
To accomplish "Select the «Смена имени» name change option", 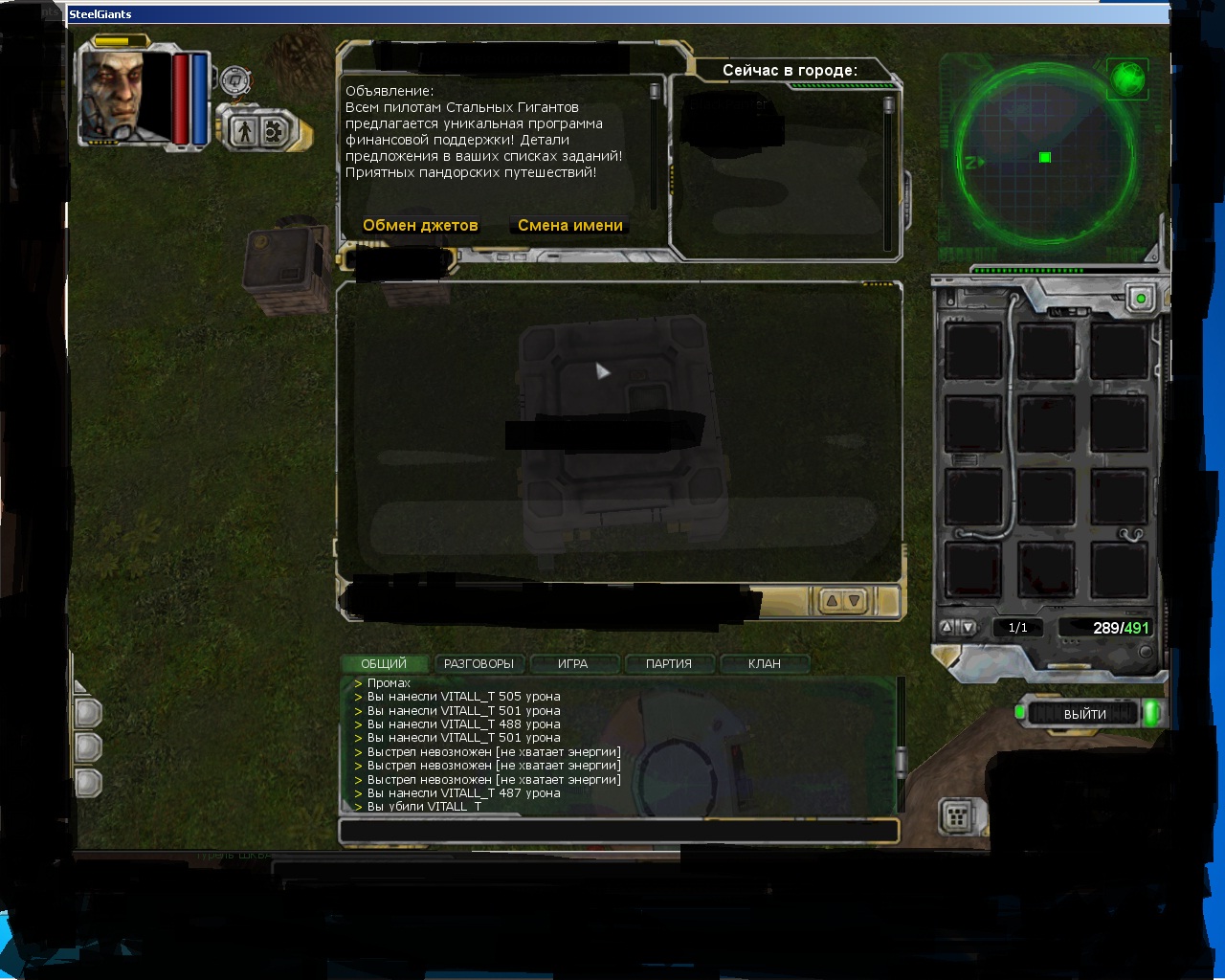I will tap(570, 226).
